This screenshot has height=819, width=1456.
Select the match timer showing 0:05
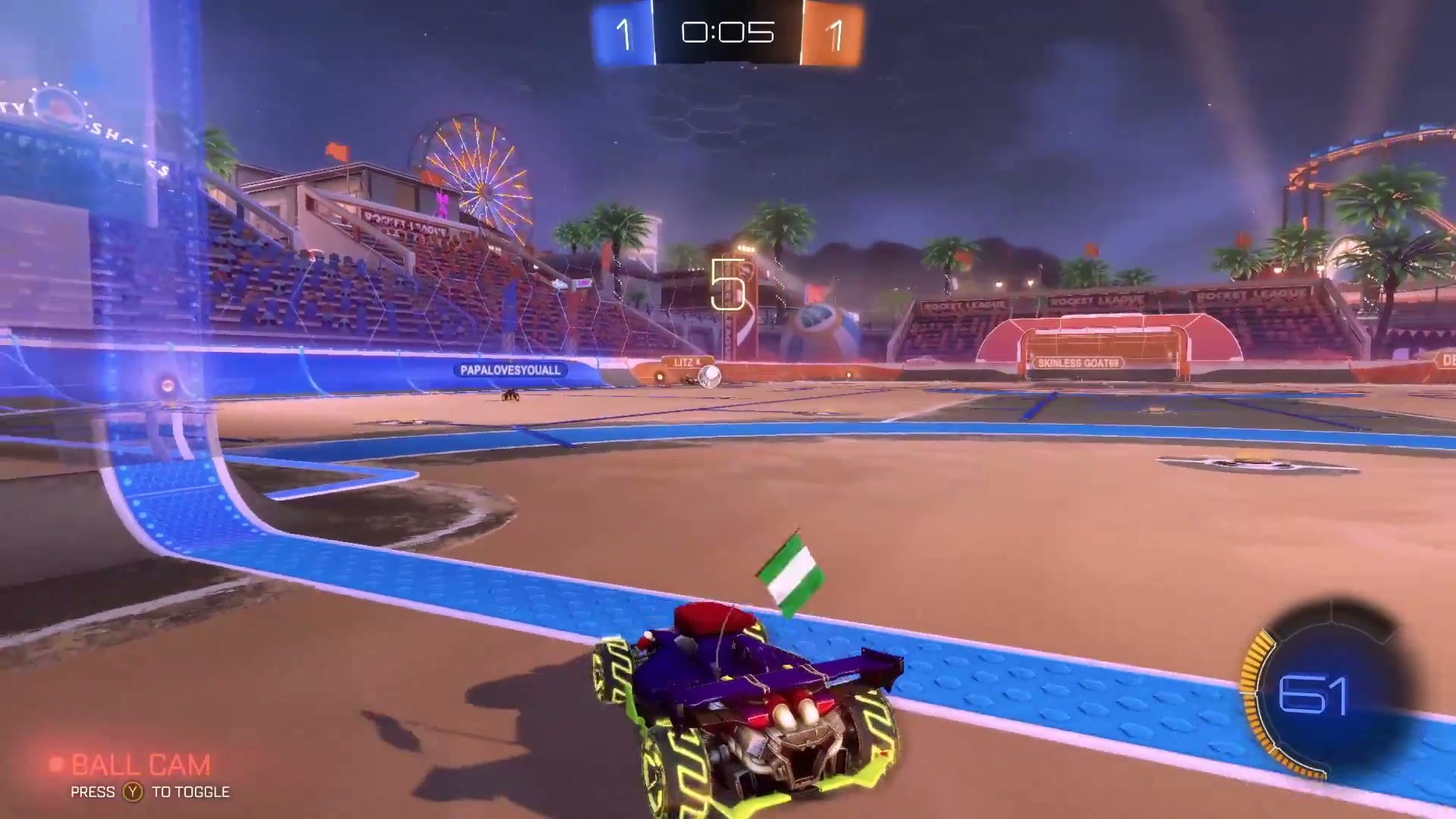pyautogui.click(x=726, y=32)
